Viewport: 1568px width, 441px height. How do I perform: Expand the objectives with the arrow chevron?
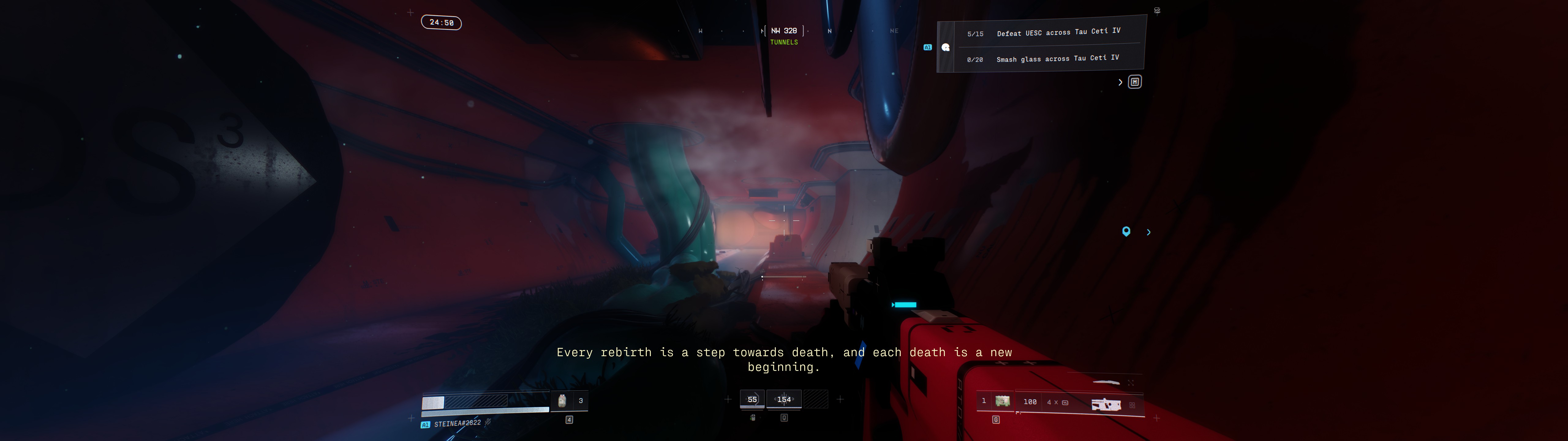[x=1120, y=82]
